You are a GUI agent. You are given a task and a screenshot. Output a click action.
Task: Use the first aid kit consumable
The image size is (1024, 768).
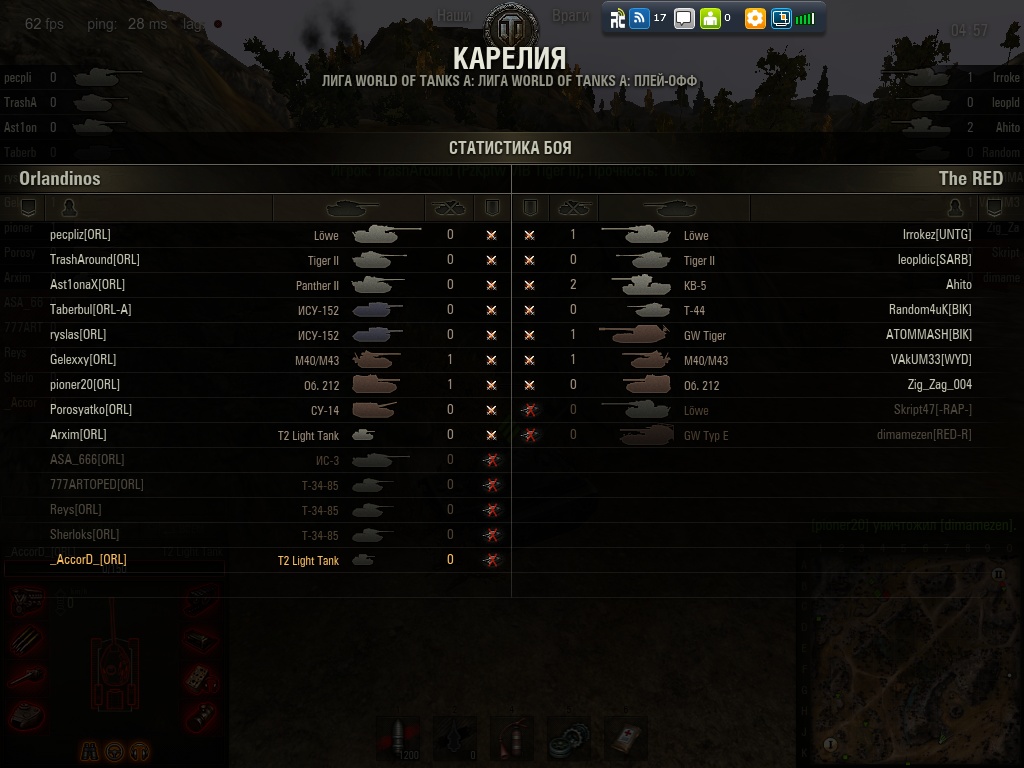pos(626,738)
